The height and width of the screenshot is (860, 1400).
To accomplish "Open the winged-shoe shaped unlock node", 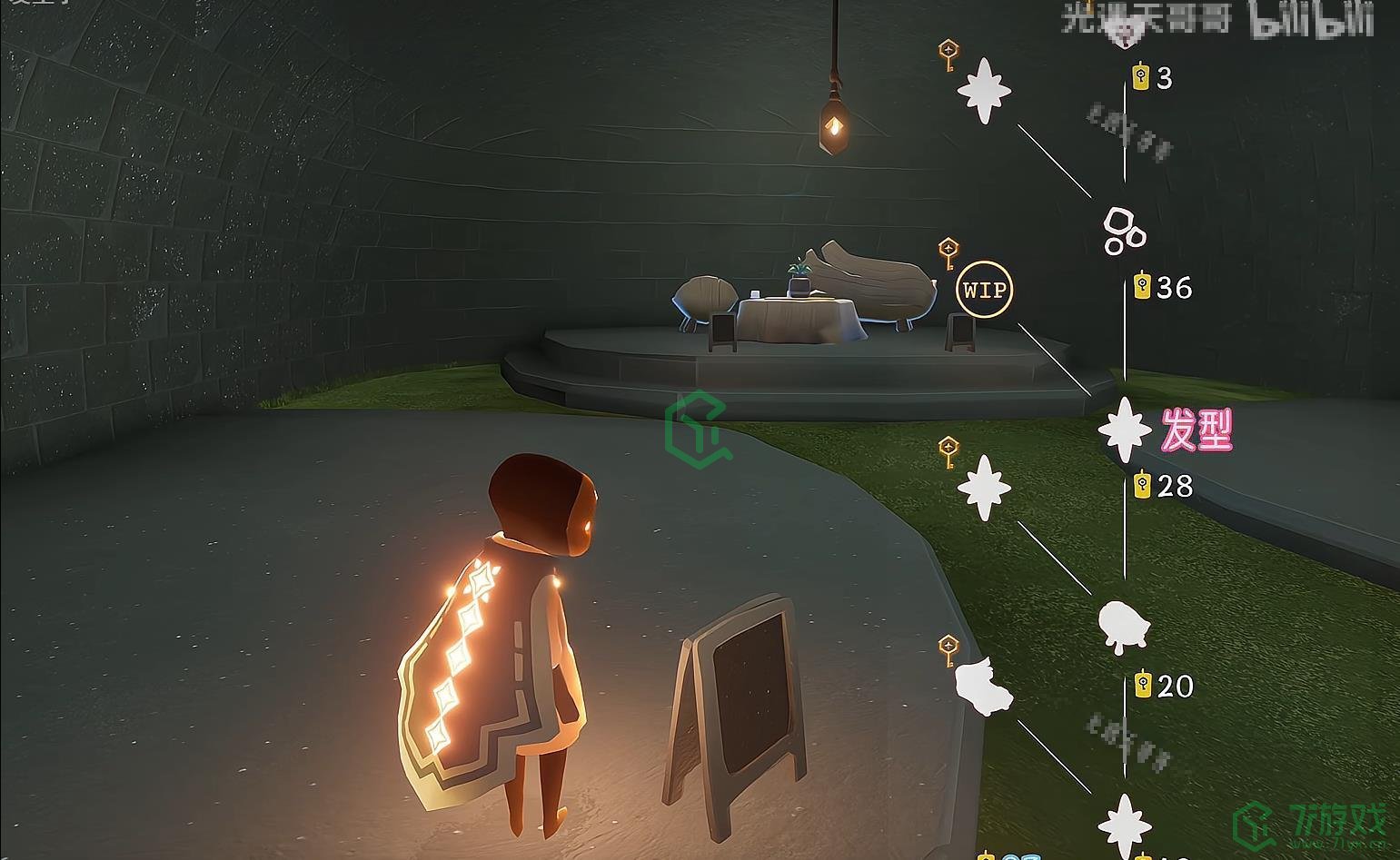I will tap(982, 687).
